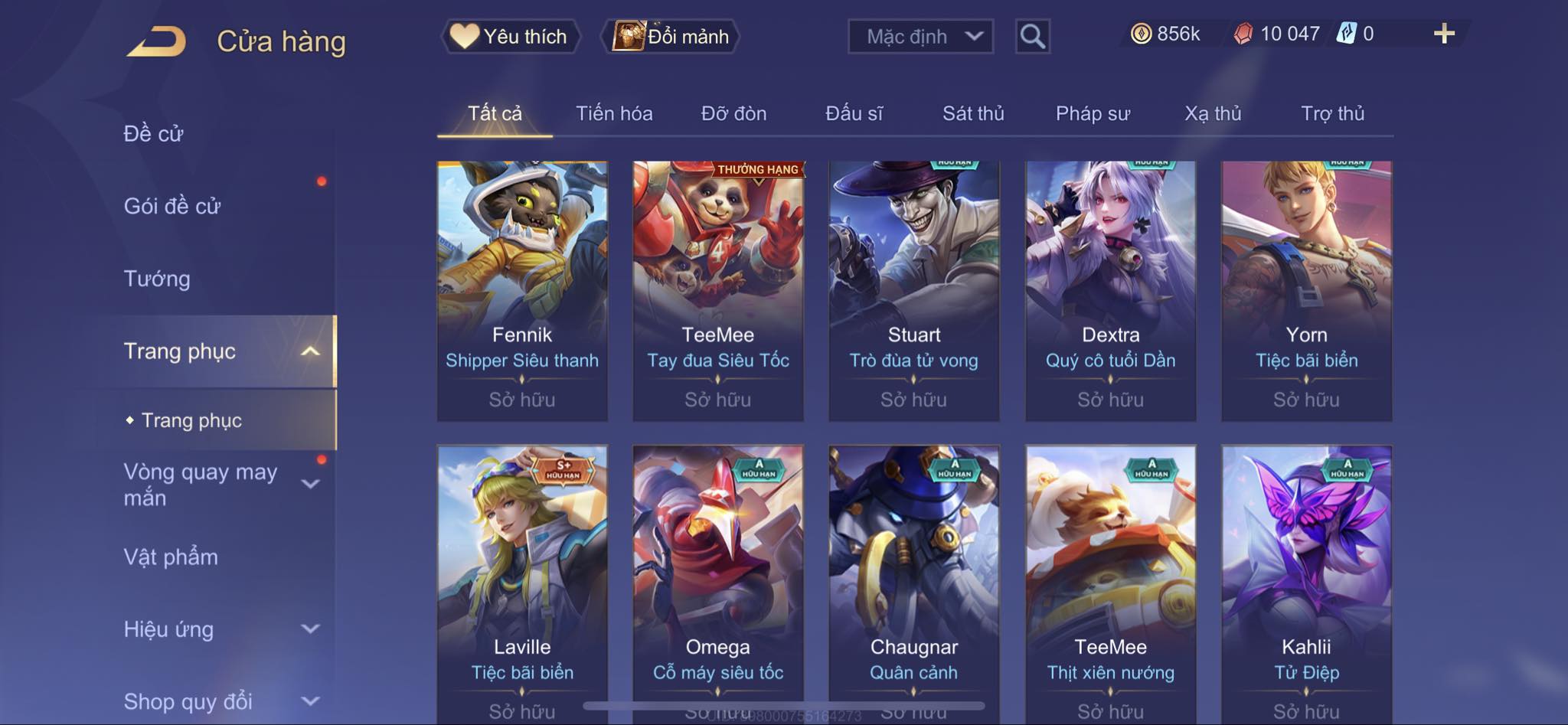Open the Yêu thích favorites list

(510, 36)
